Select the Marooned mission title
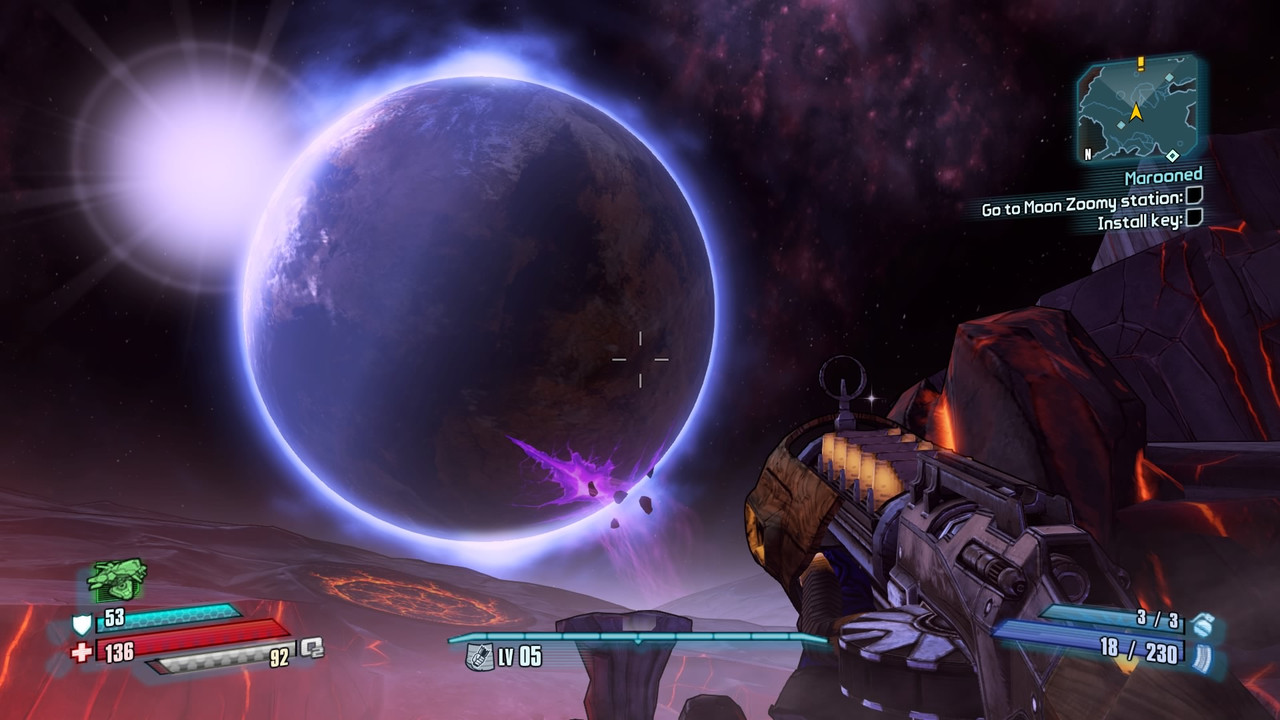Viewport: 1280px width, 720px height. (1162, 177)
